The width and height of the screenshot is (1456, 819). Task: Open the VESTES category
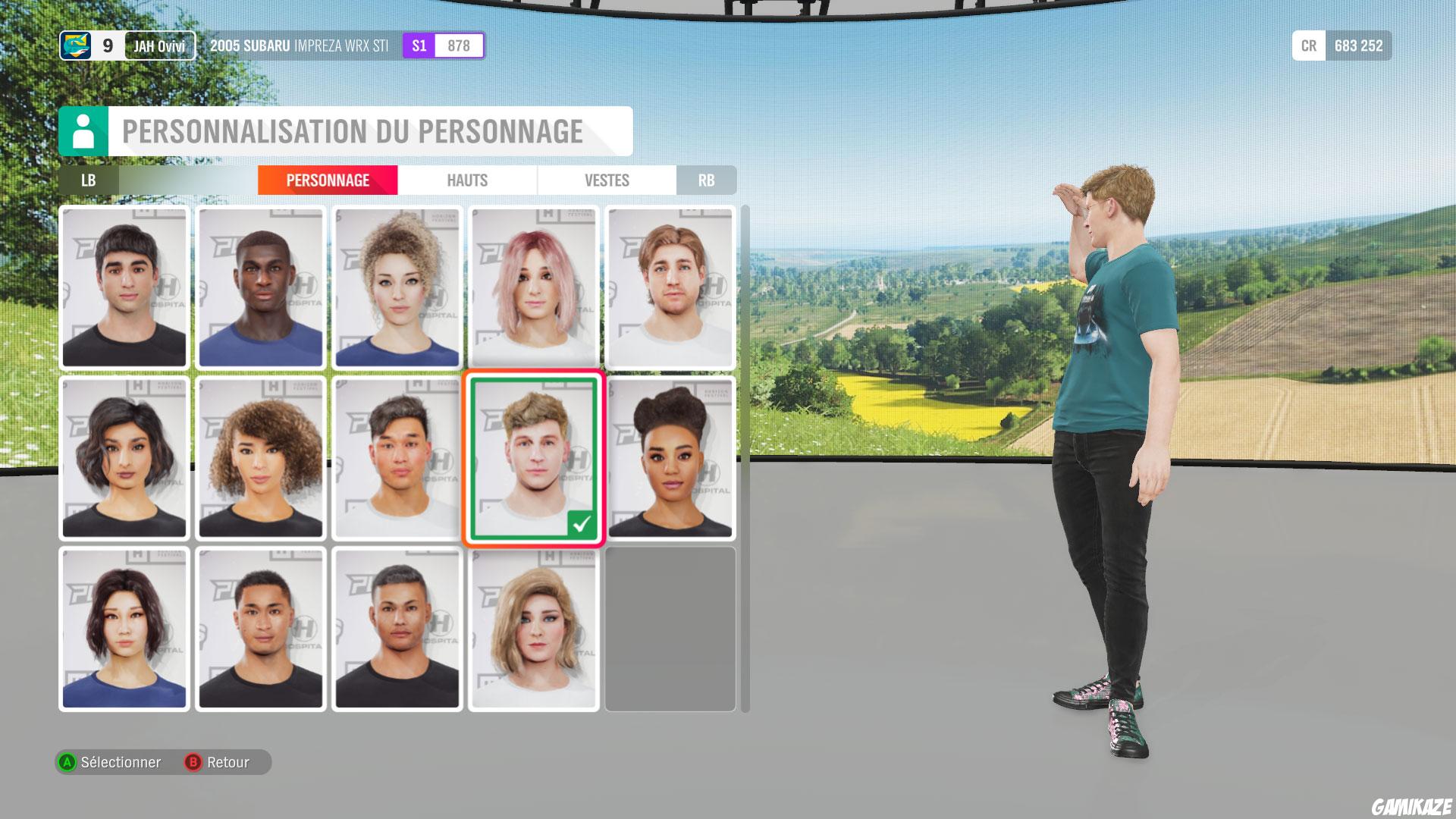606,180
